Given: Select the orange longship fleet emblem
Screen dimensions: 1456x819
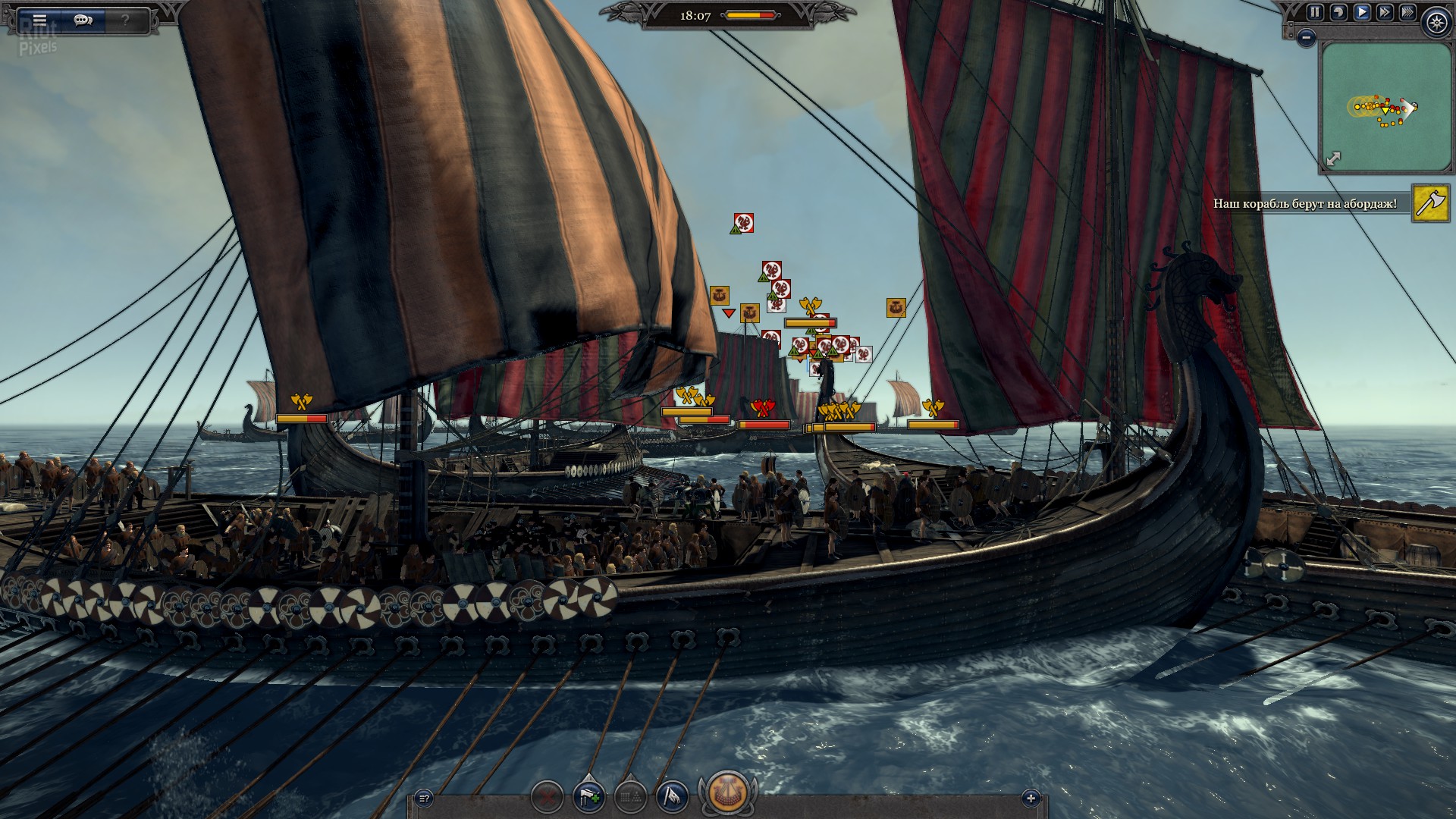Looking at the screenshot, I should (x=727, y=792).
